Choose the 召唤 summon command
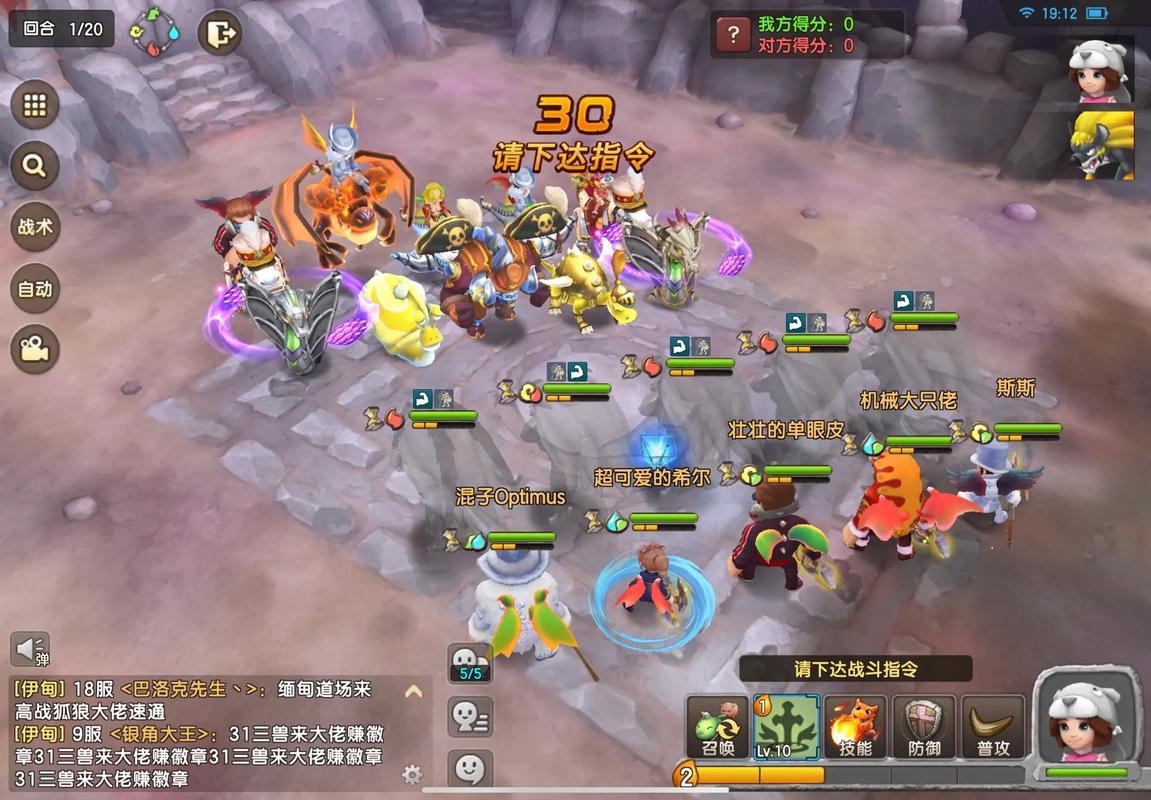The height and width of the screenshot is (800, 1151). 717,728
